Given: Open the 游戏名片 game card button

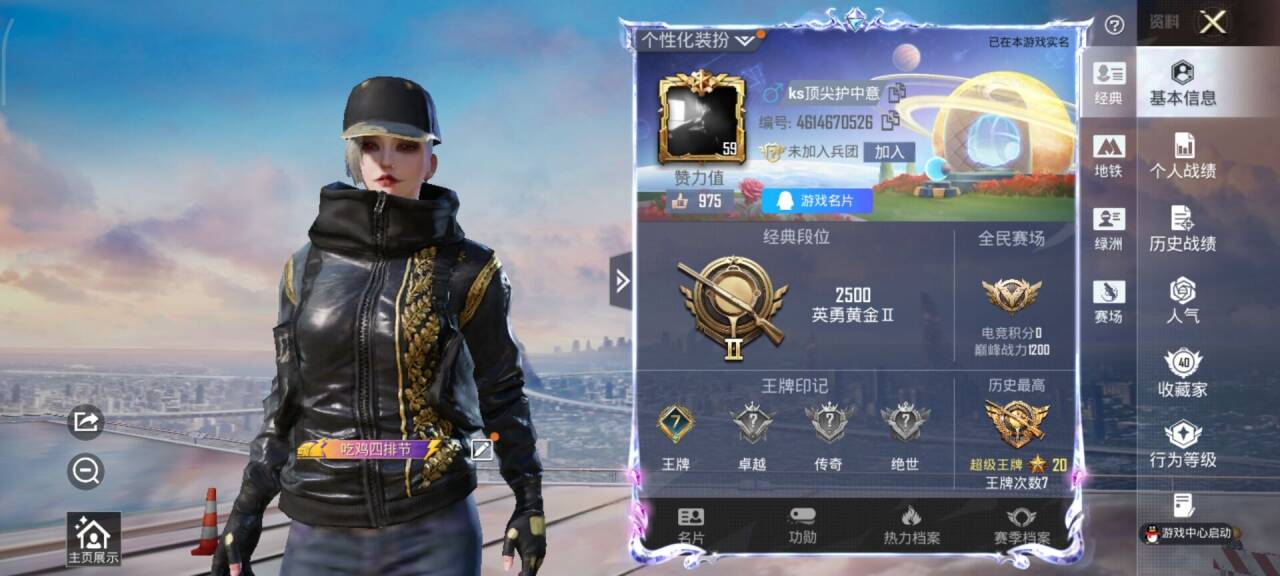Looking at the screenshot, I should tap(817, 201).
